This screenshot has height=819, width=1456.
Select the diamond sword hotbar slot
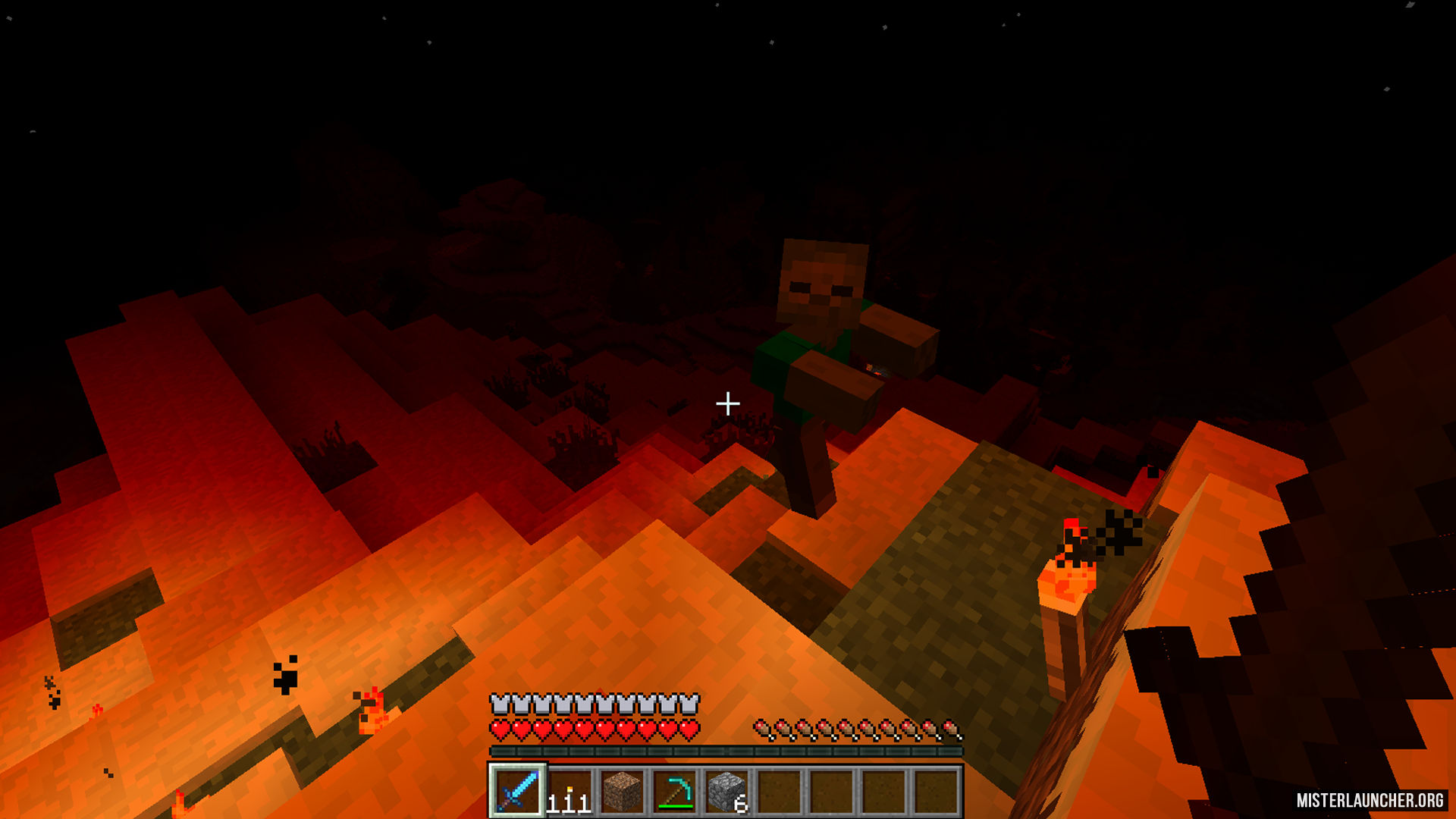tap(518, 791)
